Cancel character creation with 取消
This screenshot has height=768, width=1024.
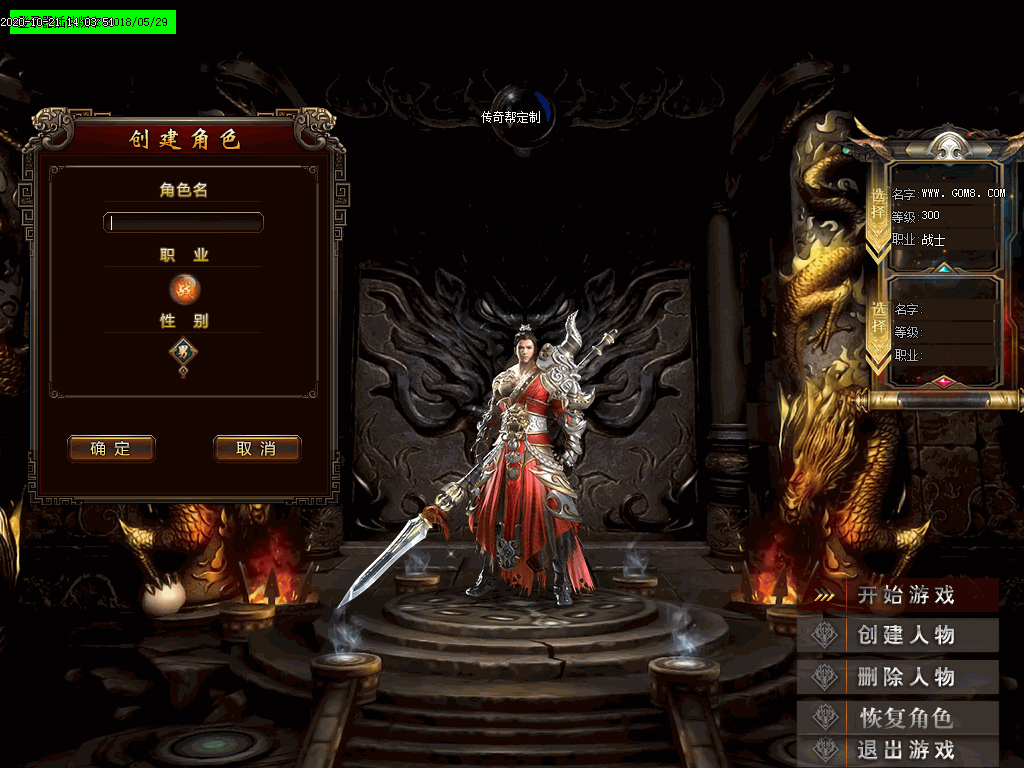click(x=257, y=449)
